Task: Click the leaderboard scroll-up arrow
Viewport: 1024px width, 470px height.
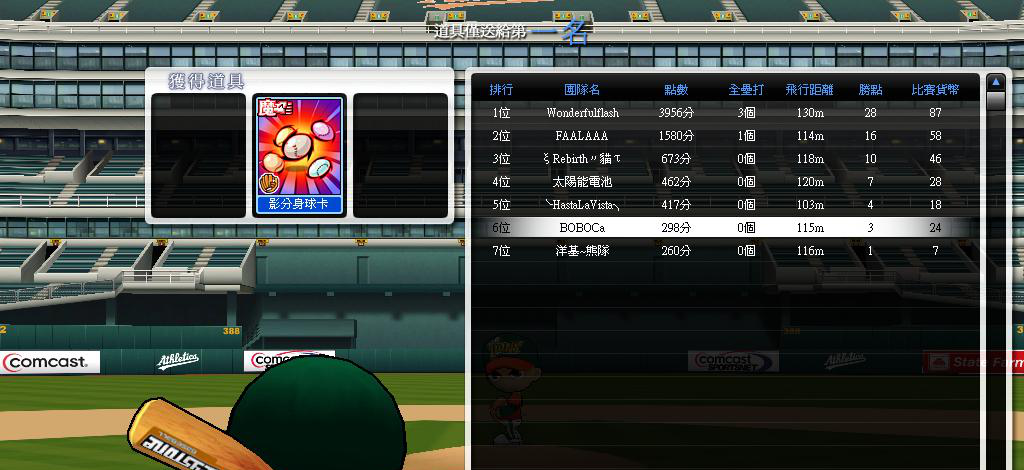Action: point(995,82)
